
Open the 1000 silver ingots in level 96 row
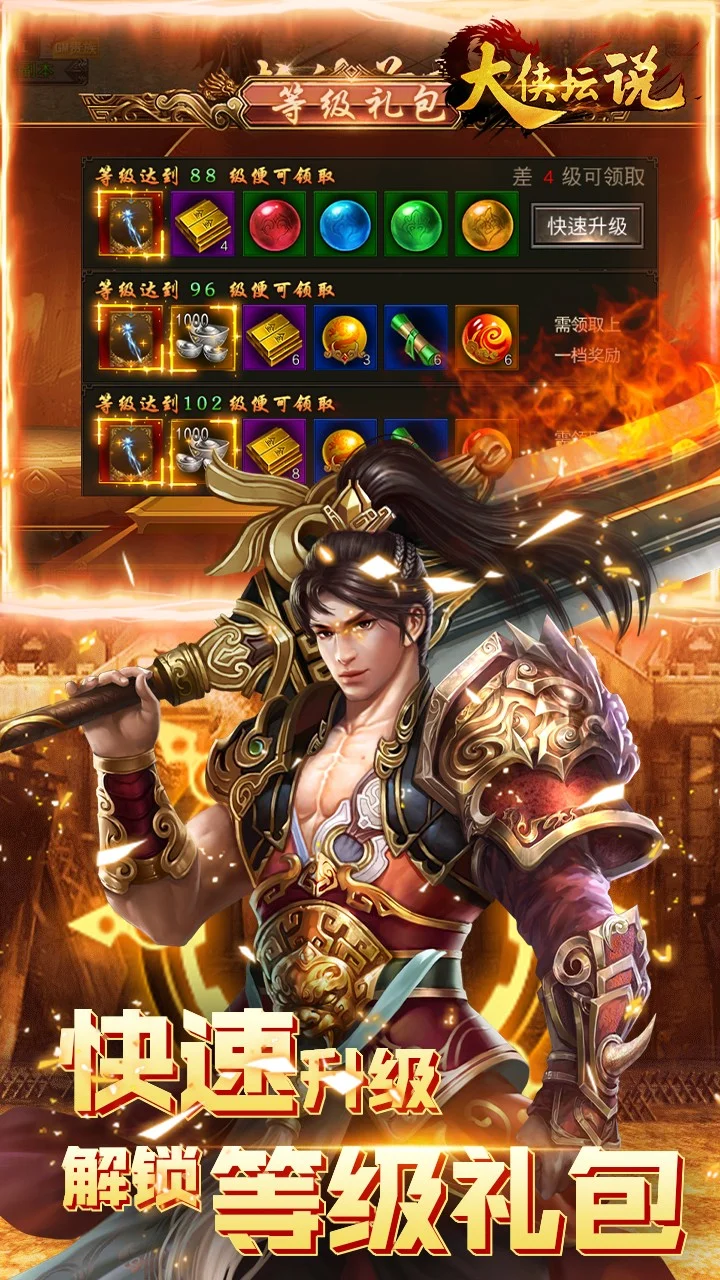pyautogui.click(x=204, y=338)
